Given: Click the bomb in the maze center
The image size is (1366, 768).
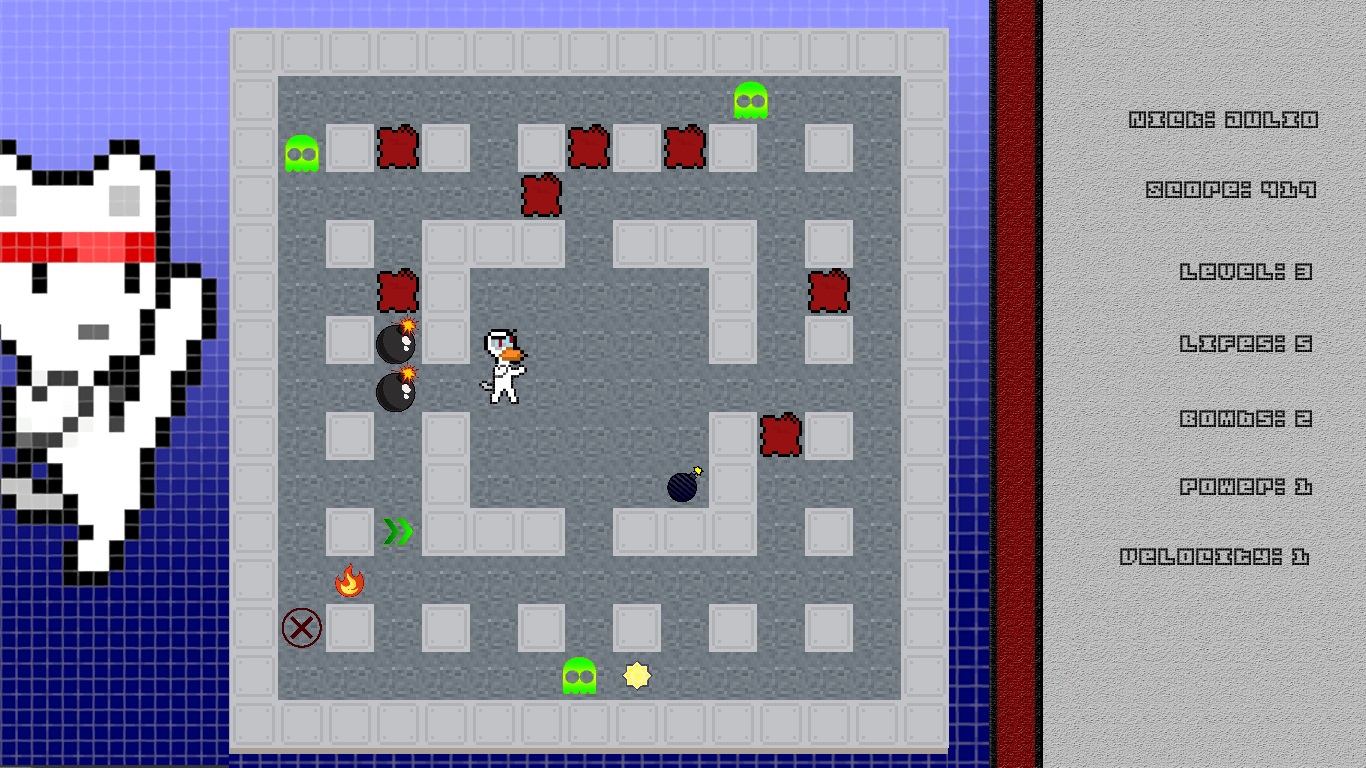Looking at the screenshot, I should (681, 487).
